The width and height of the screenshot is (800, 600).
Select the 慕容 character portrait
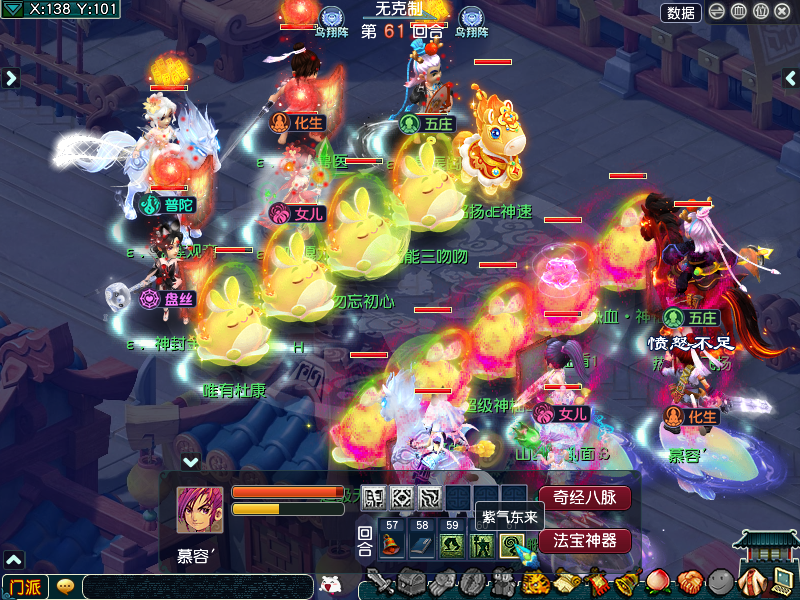tap(200, 510)
